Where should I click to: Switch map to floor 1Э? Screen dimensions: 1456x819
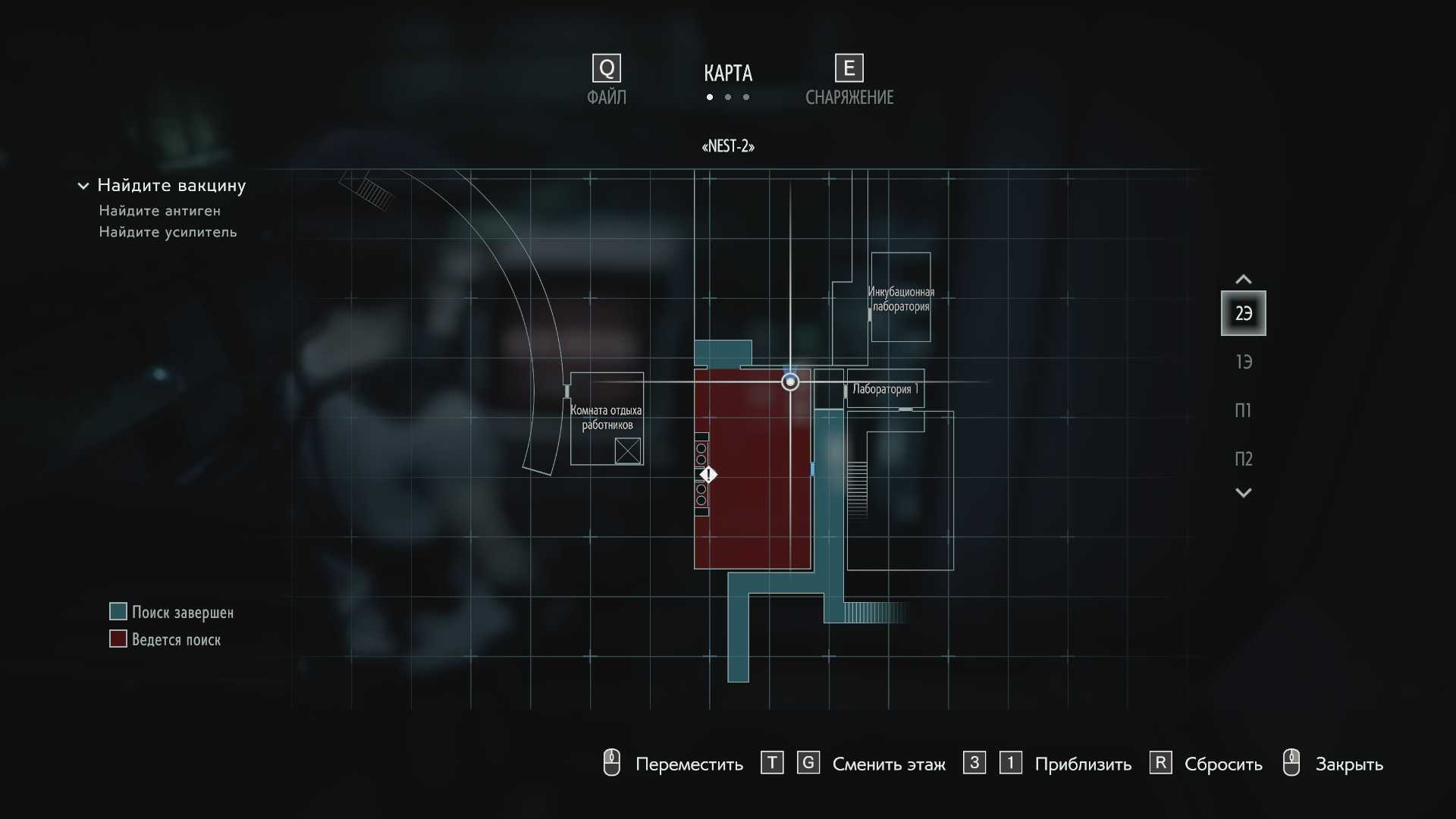1243,362
